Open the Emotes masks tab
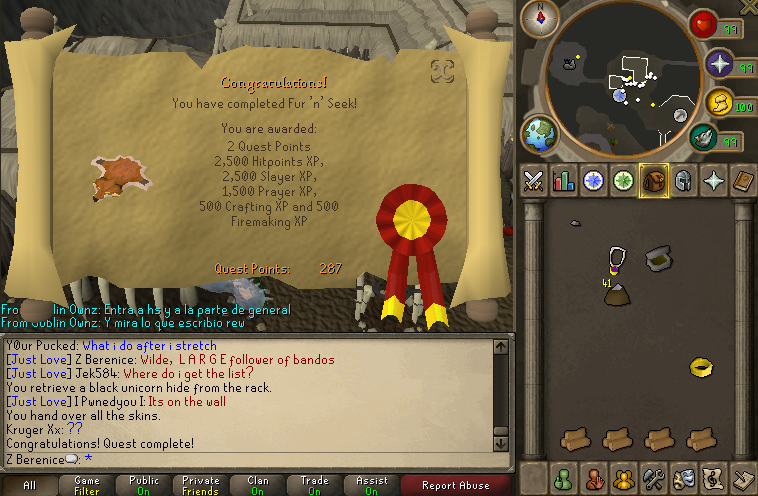Viewport: 758px width, 496px height. coord(685,479)
